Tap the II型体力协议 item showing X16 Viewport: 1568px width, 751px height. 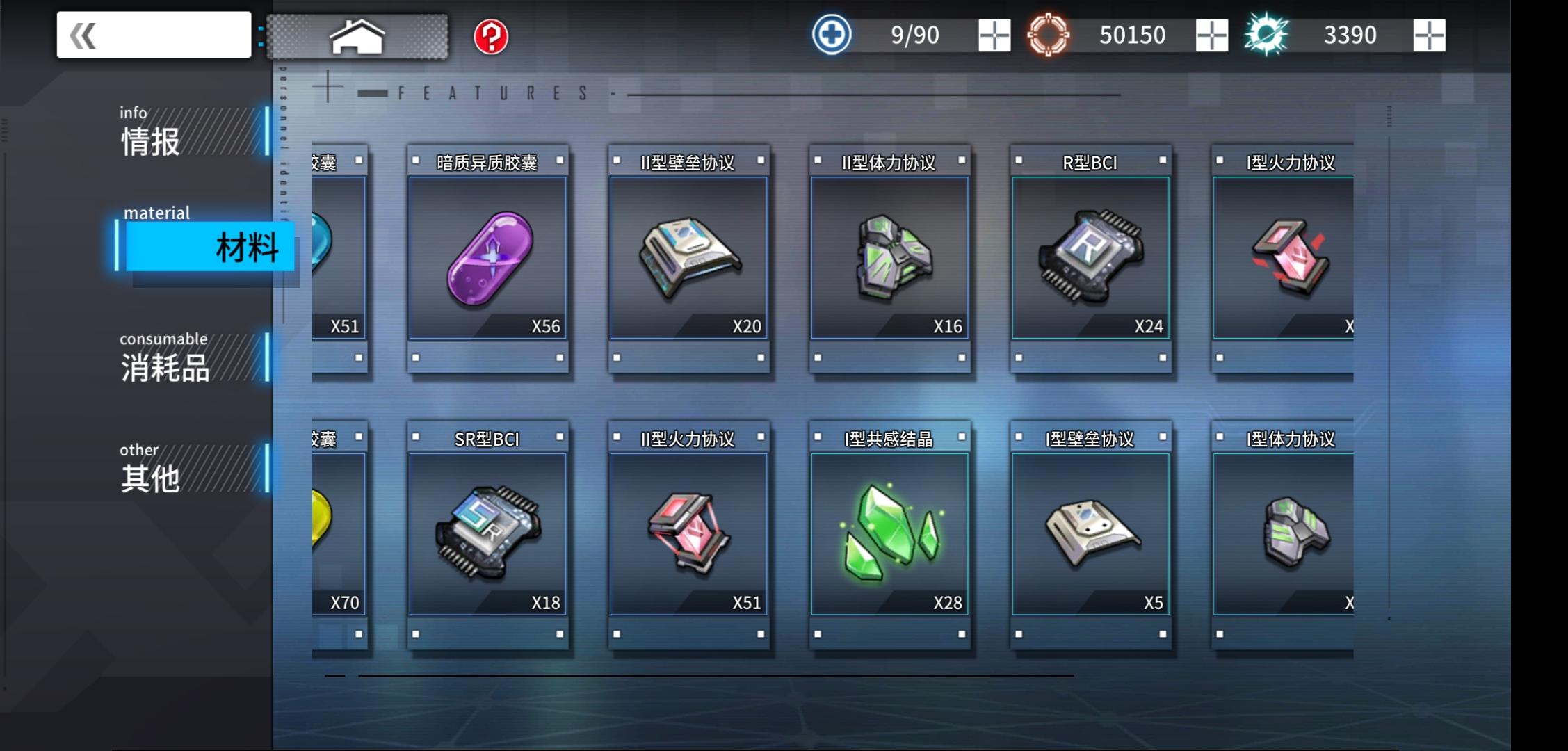[x=889, y=261]
